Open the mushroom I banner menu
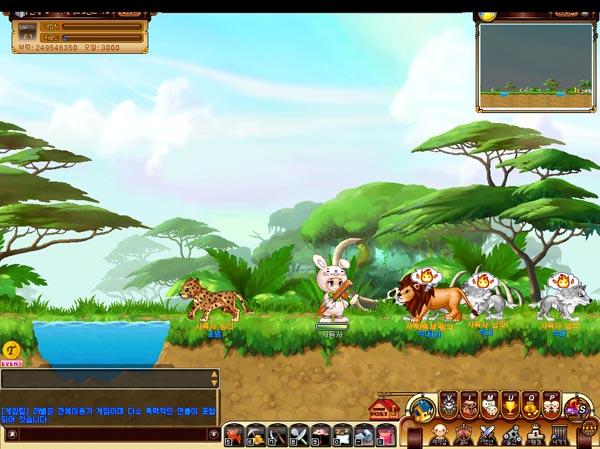 (x=469, y=404)
